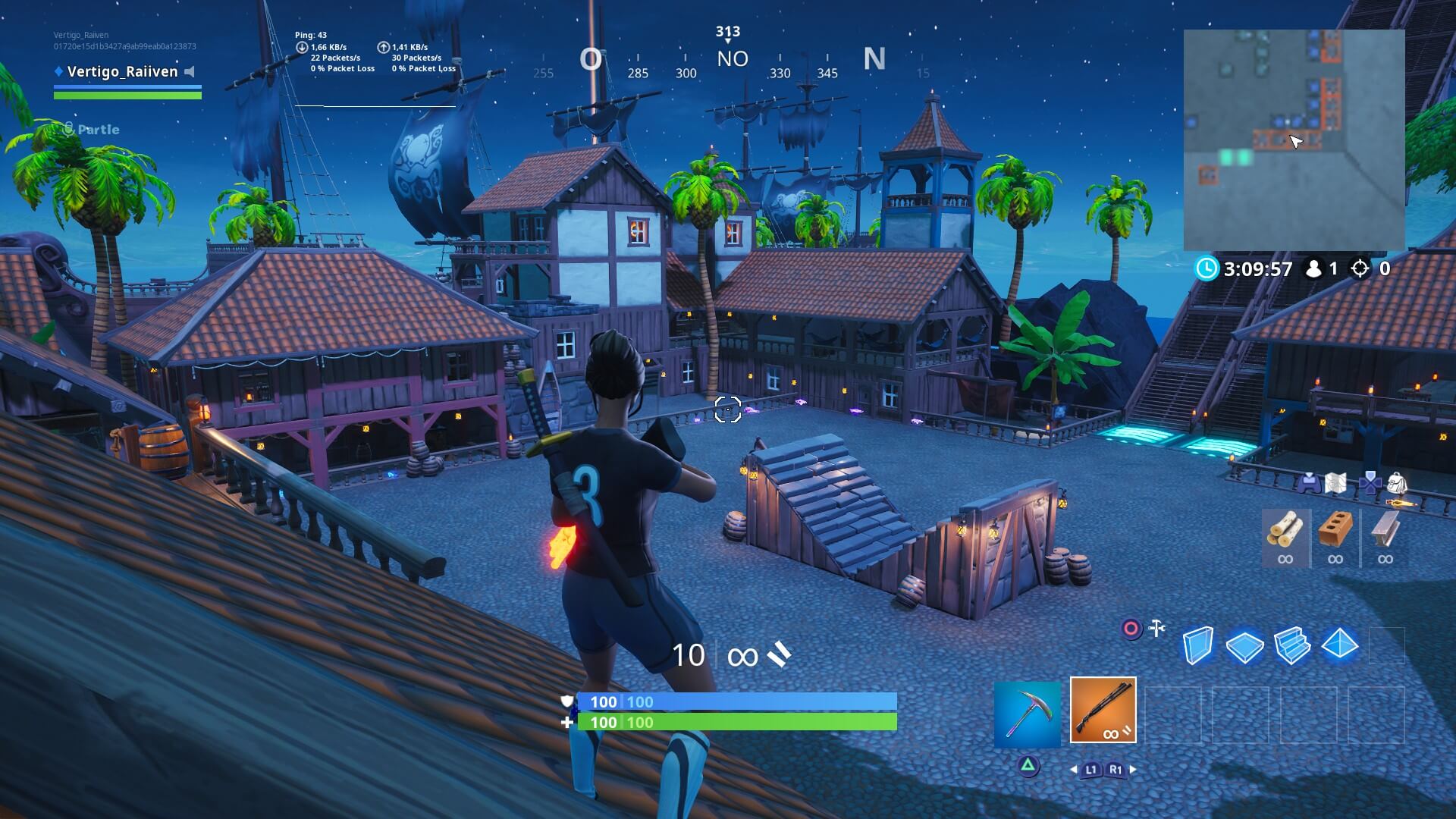
Task: Select the wall building piece icon
Action: (1198, 646)
